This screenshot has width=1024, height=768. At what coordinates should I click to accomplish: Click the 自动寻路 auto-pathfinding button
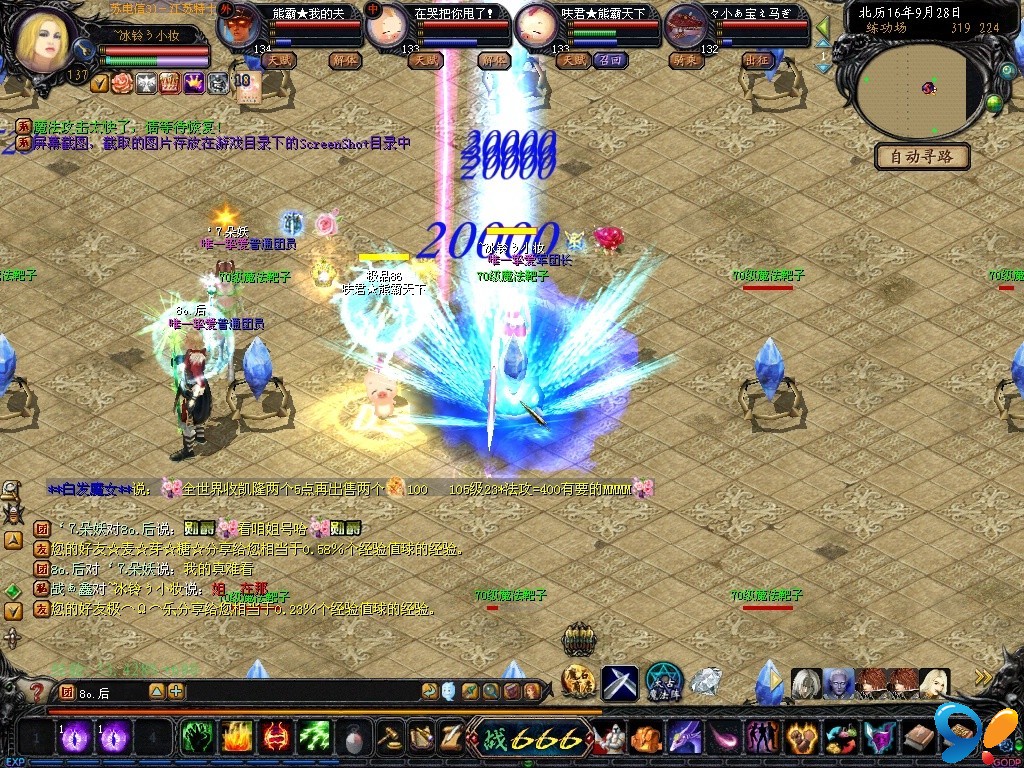coord(922,157)
